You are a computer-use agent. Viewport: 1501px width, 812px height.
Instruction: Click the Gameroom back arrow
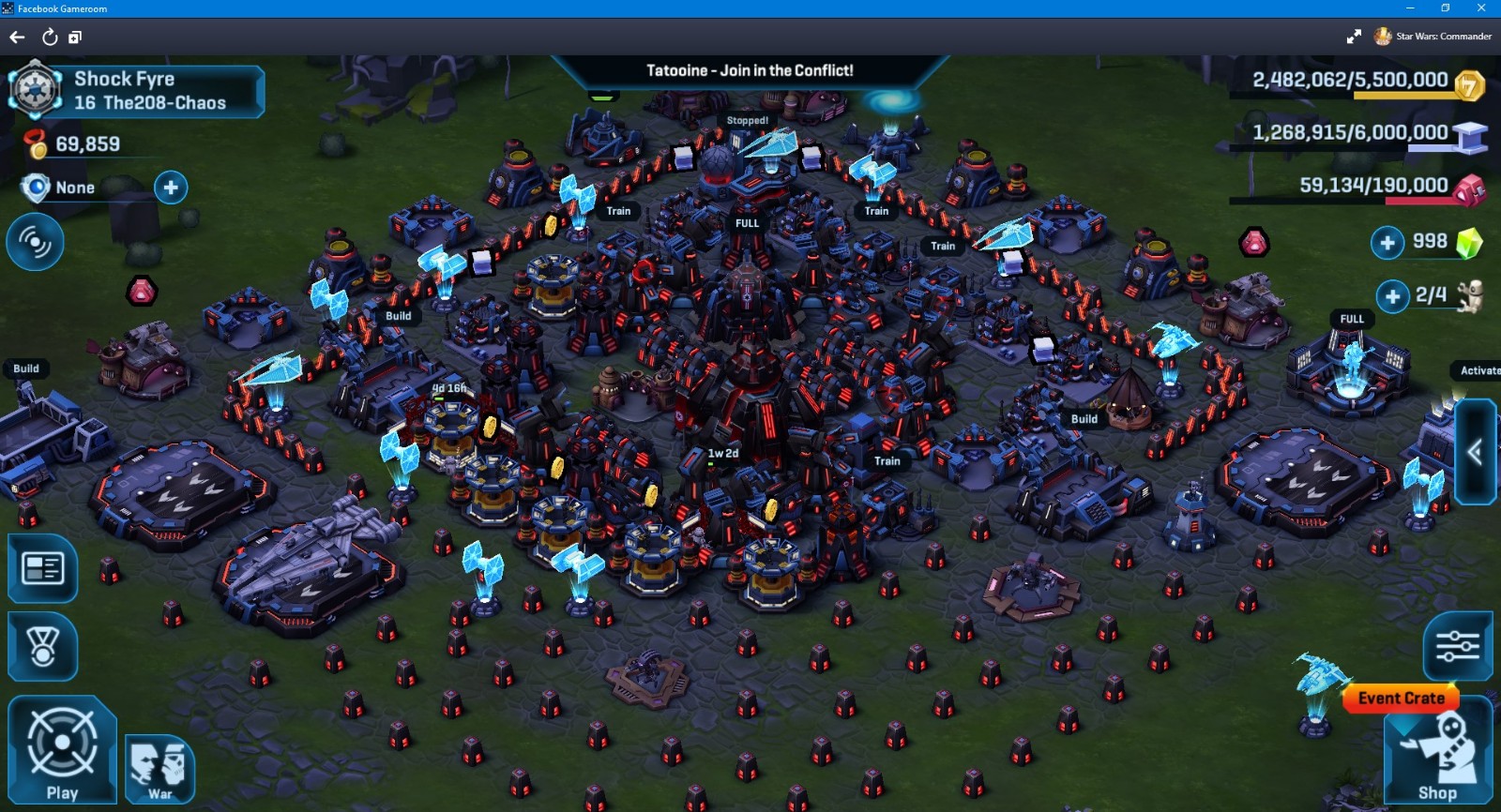click(17, 38)
